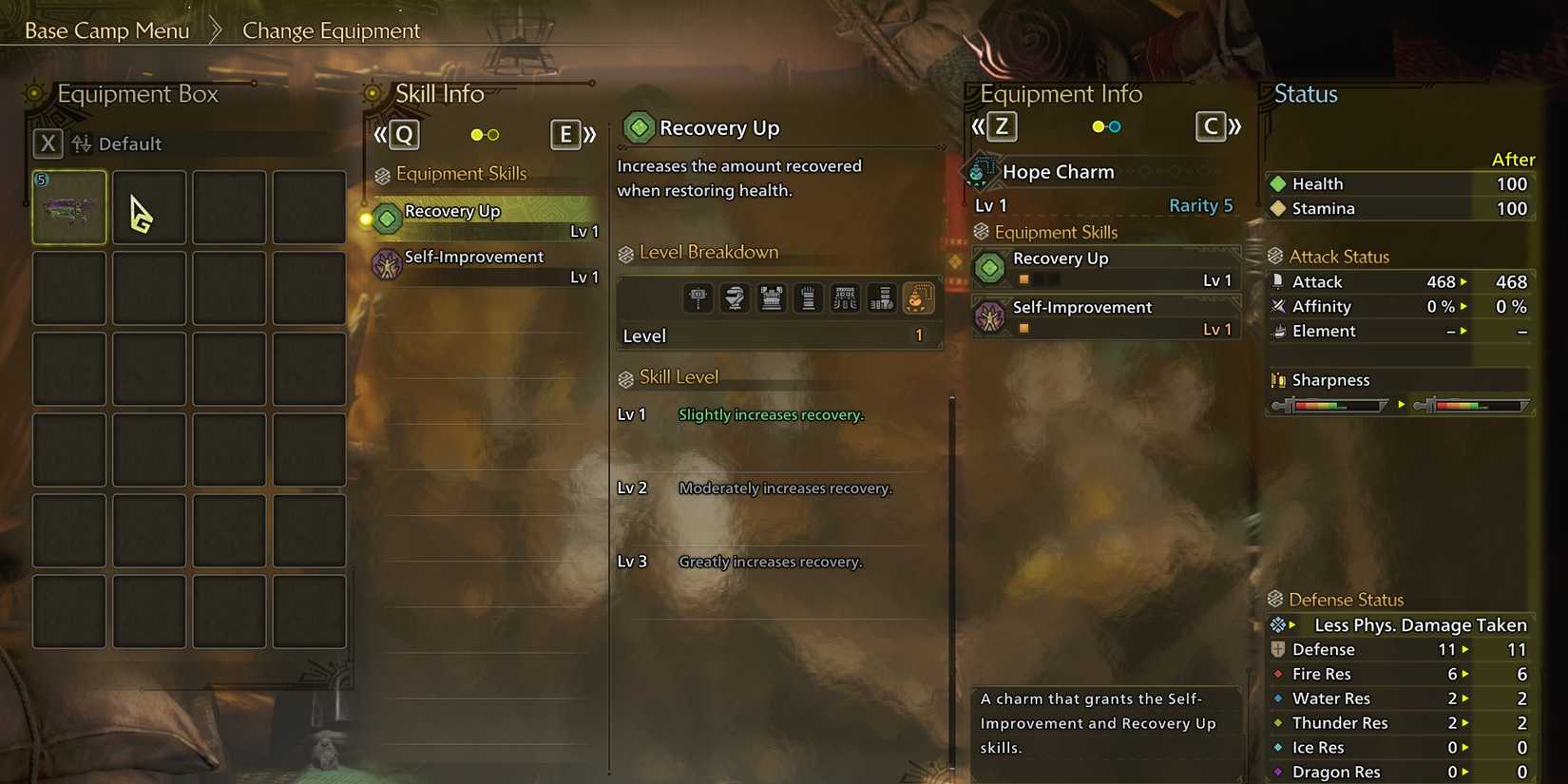Select the weapon icon in Level Breakdown
This screenshot has height=784, width=1568.
point(698,297)
